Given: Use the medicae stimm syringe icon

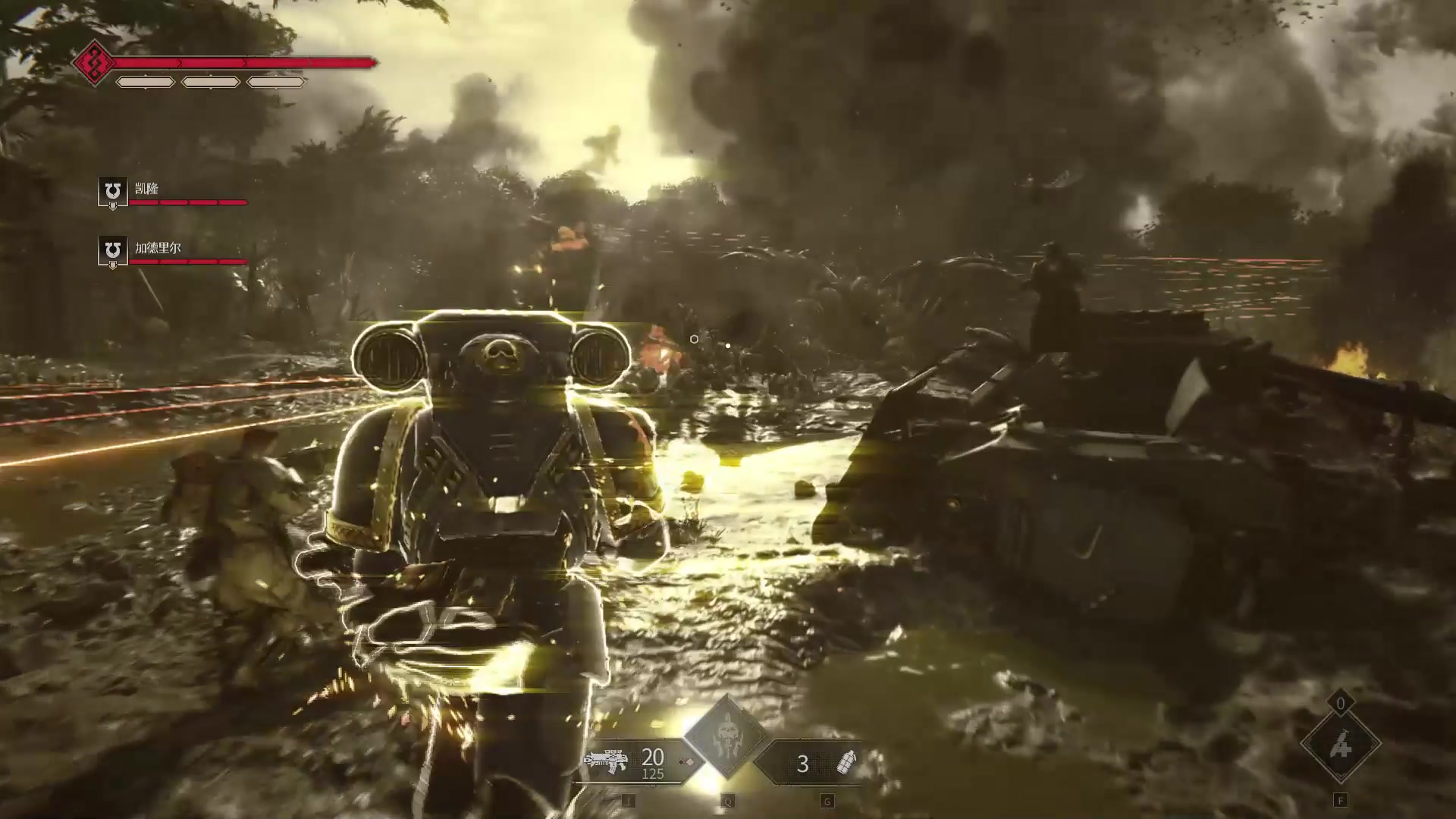Looking at the screenshot, I should point(1340,747).
